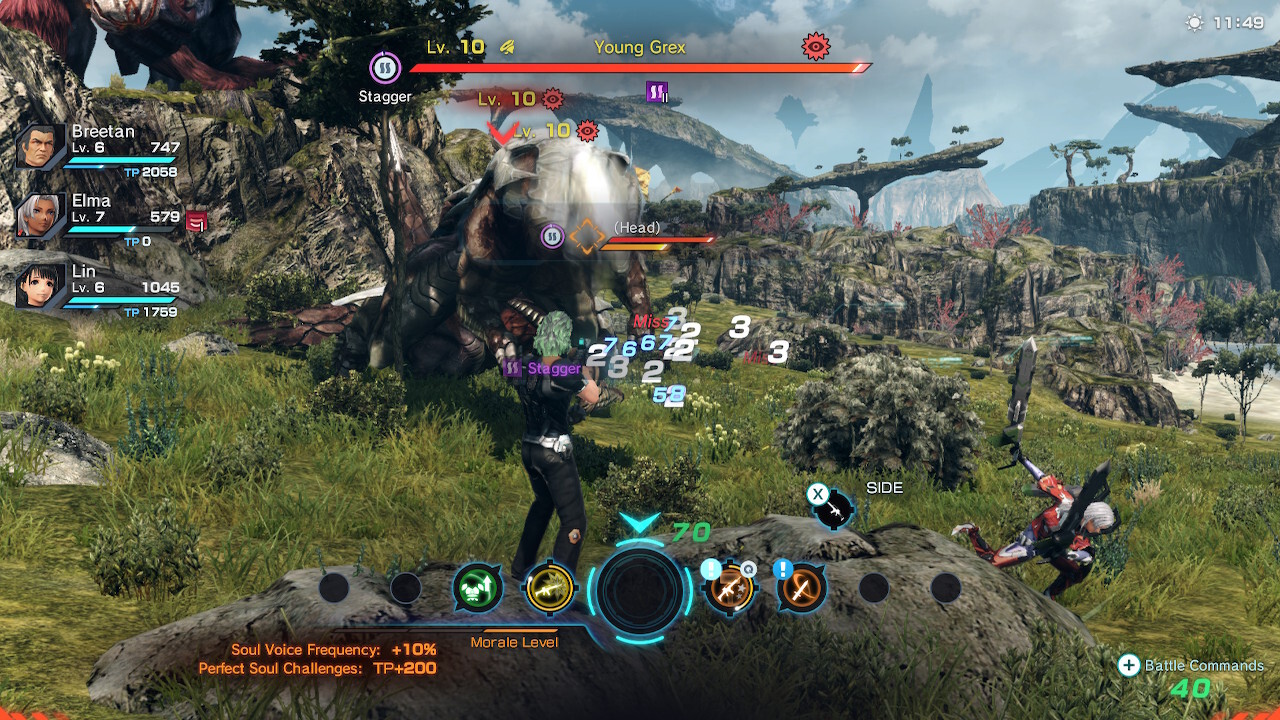Target the Grex's Head appendage marker

(587, 237)
